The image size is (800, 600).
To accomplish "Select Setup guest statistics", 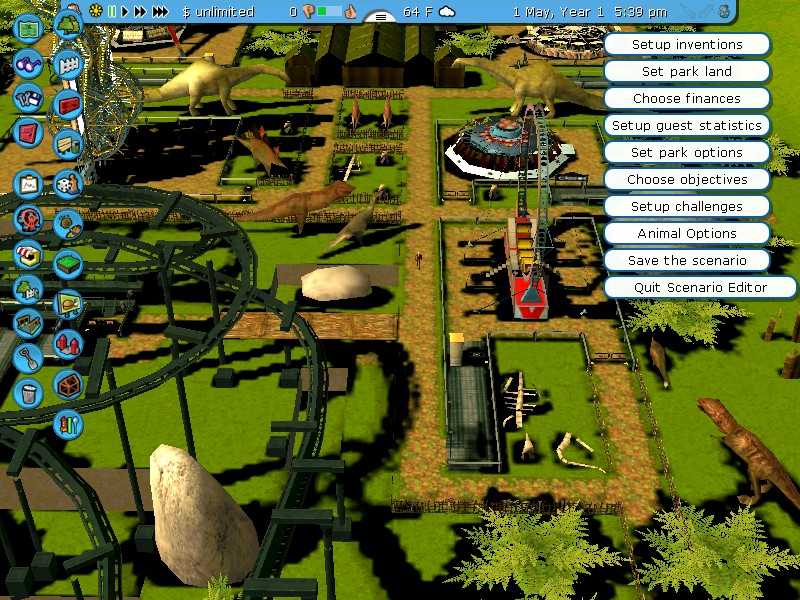I will 686,126.
